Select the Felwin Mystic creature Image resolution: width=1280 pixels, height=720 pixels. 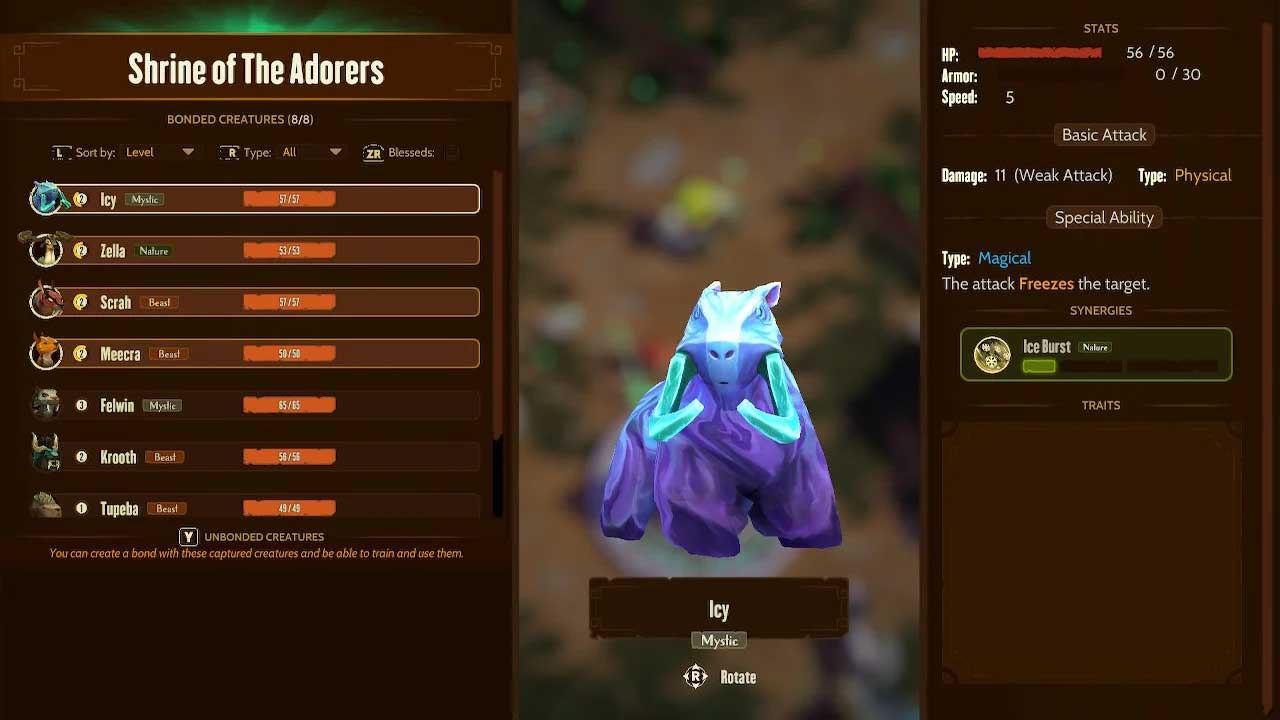[255, 405]
